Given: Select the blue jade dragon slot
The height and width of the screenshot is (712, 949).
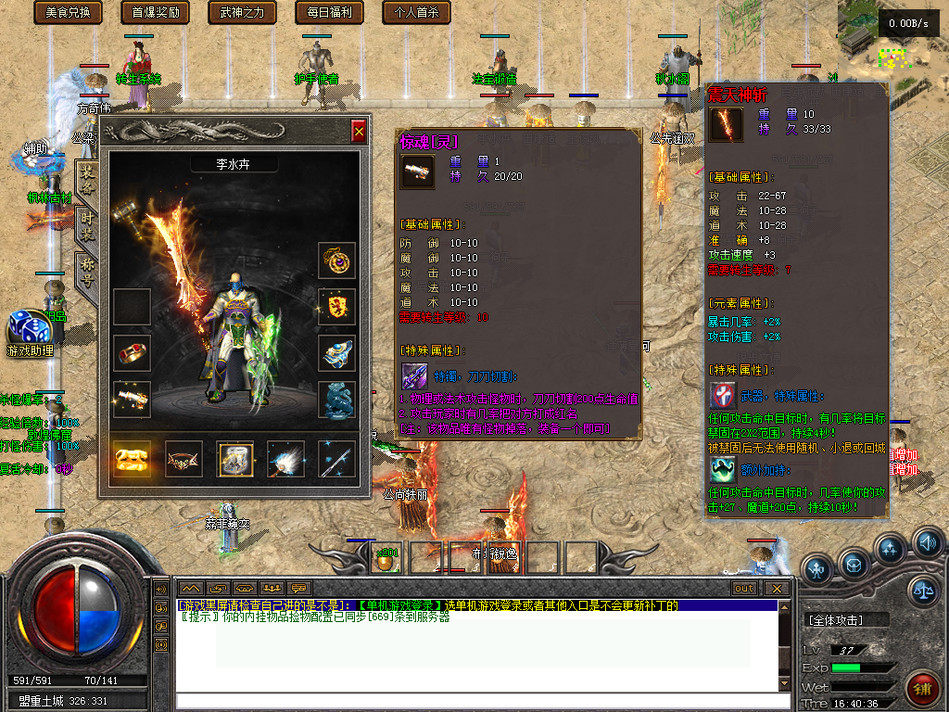Looking at the screenshot, I should [x=337, y=400].
